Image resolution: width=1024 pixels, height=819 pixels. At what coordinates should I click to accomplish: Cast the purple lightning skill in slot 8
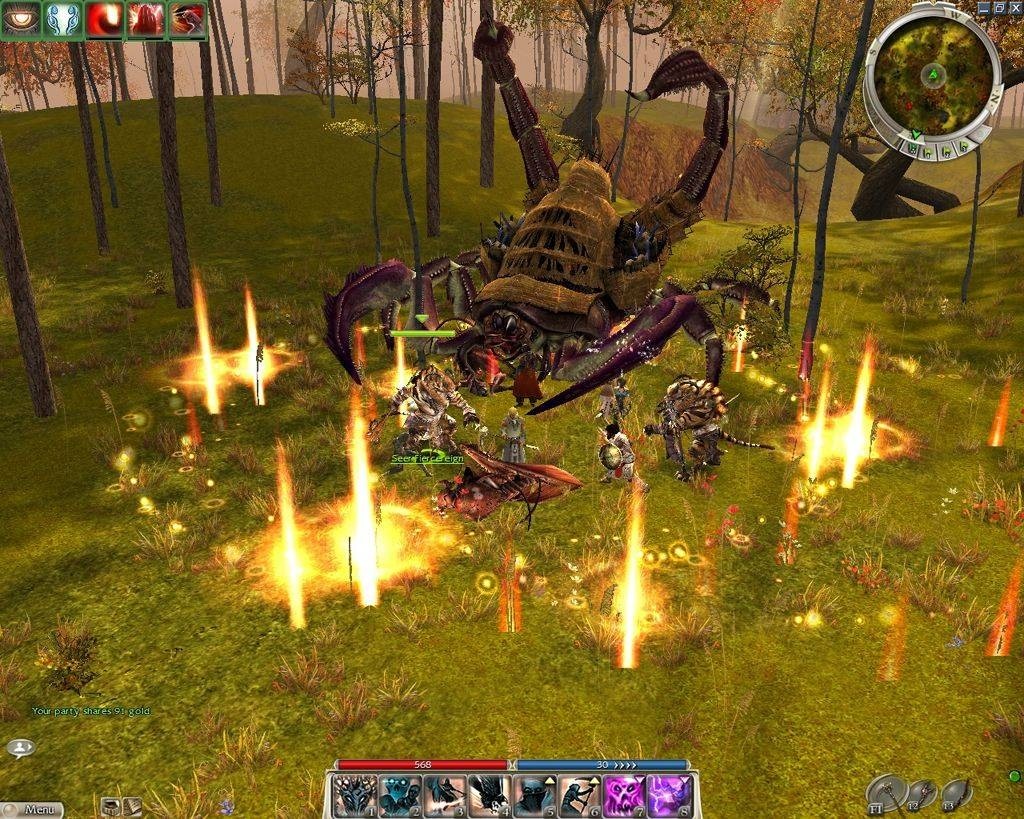coord(669,796)
